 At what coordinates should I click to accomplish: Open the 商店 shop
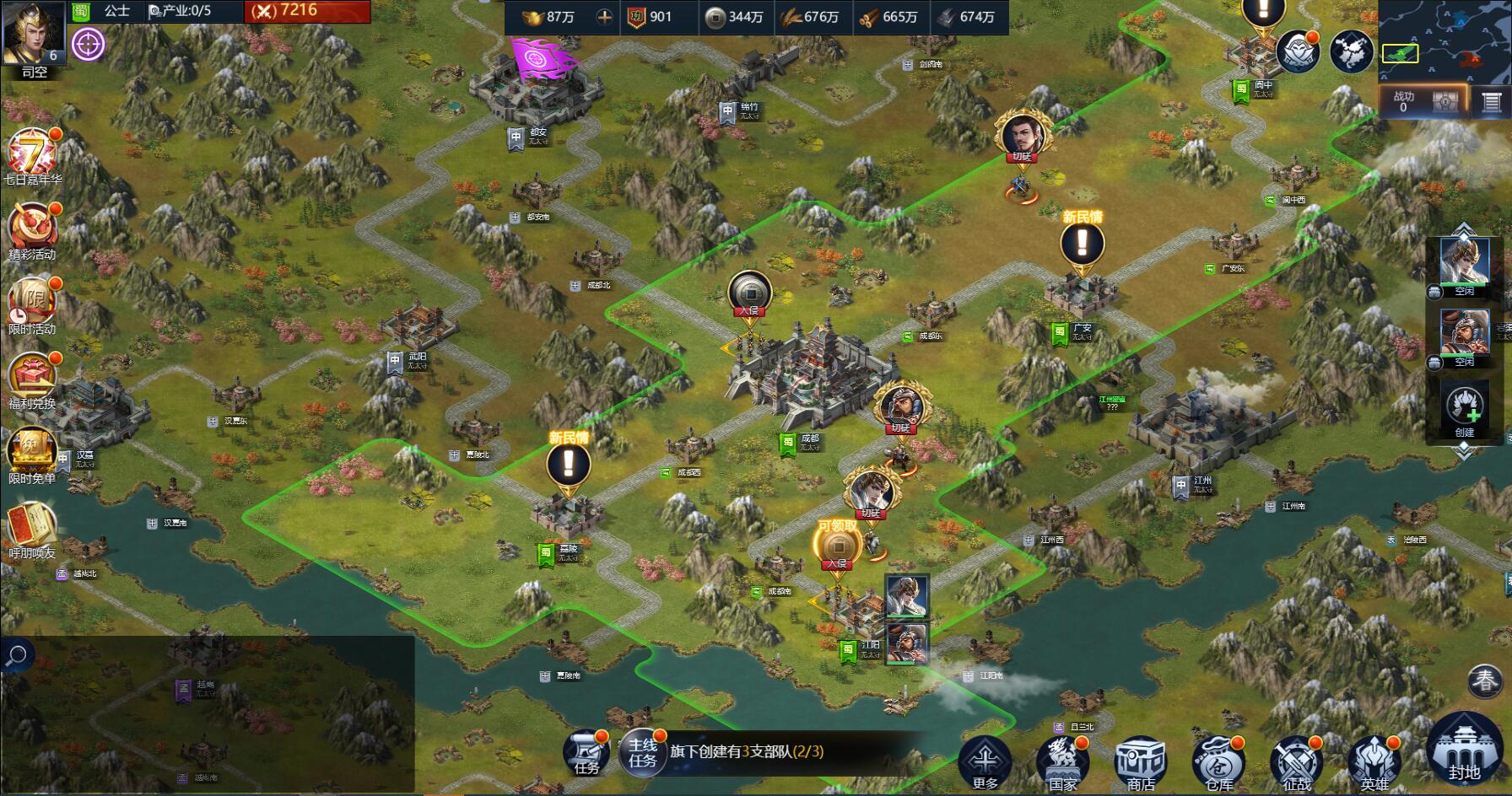pos(1140,761)
